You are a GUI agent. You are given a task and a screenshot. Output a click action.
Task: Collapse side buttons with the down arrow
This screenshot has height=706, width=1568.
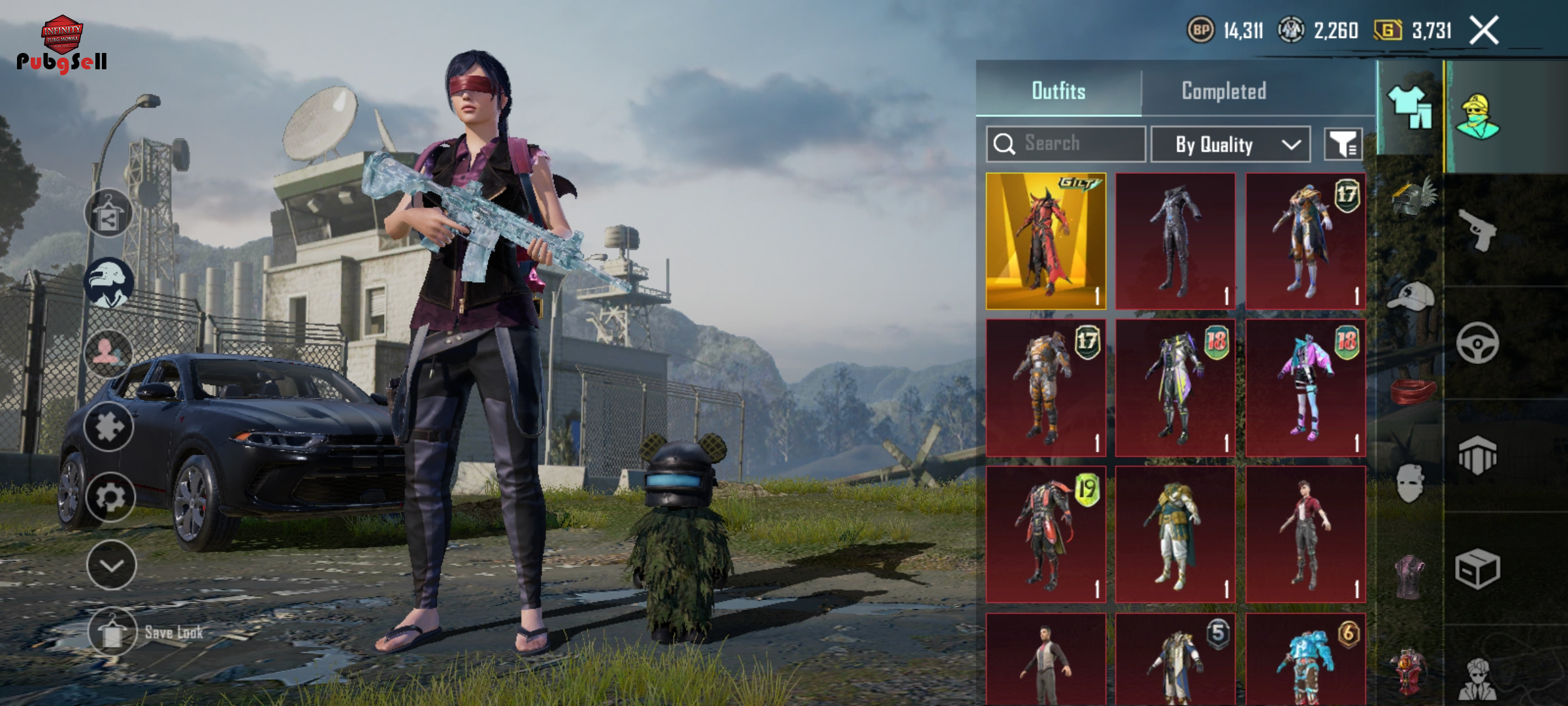111,565
